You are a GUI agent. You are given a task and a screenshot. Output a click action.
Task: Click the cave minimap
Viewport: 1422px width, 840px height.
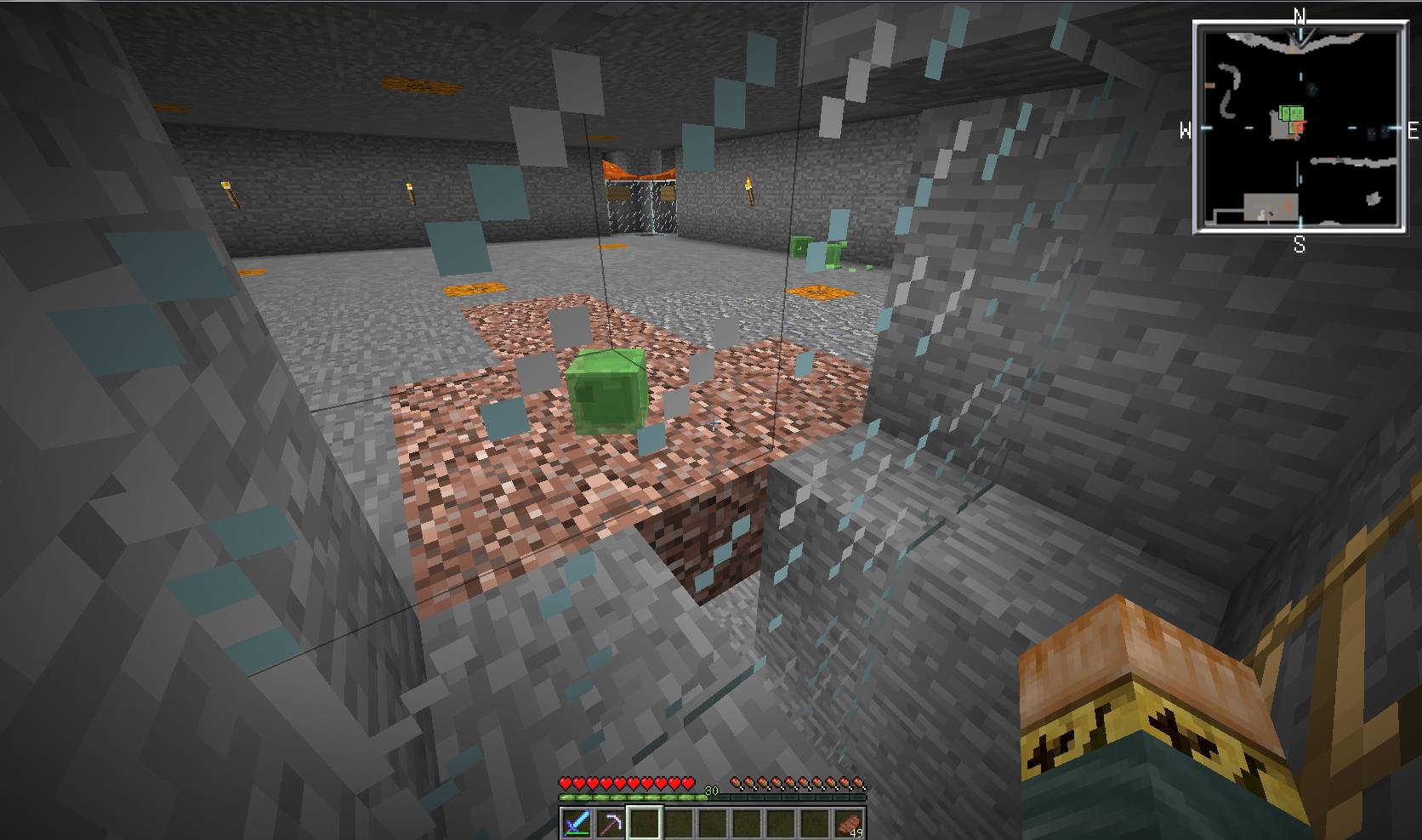click(x=1299, y=128)
